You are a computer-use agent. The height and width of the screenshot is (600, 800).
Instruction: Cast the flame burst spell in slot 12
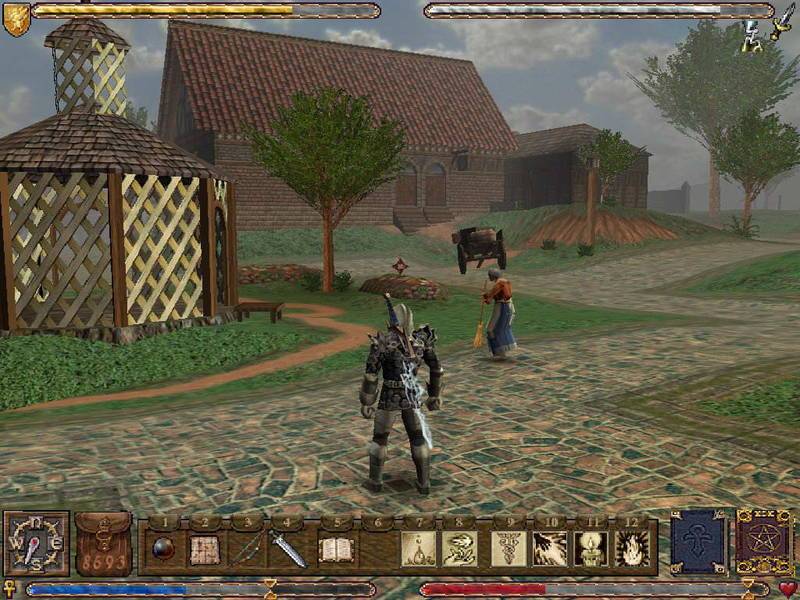(632, 549)
